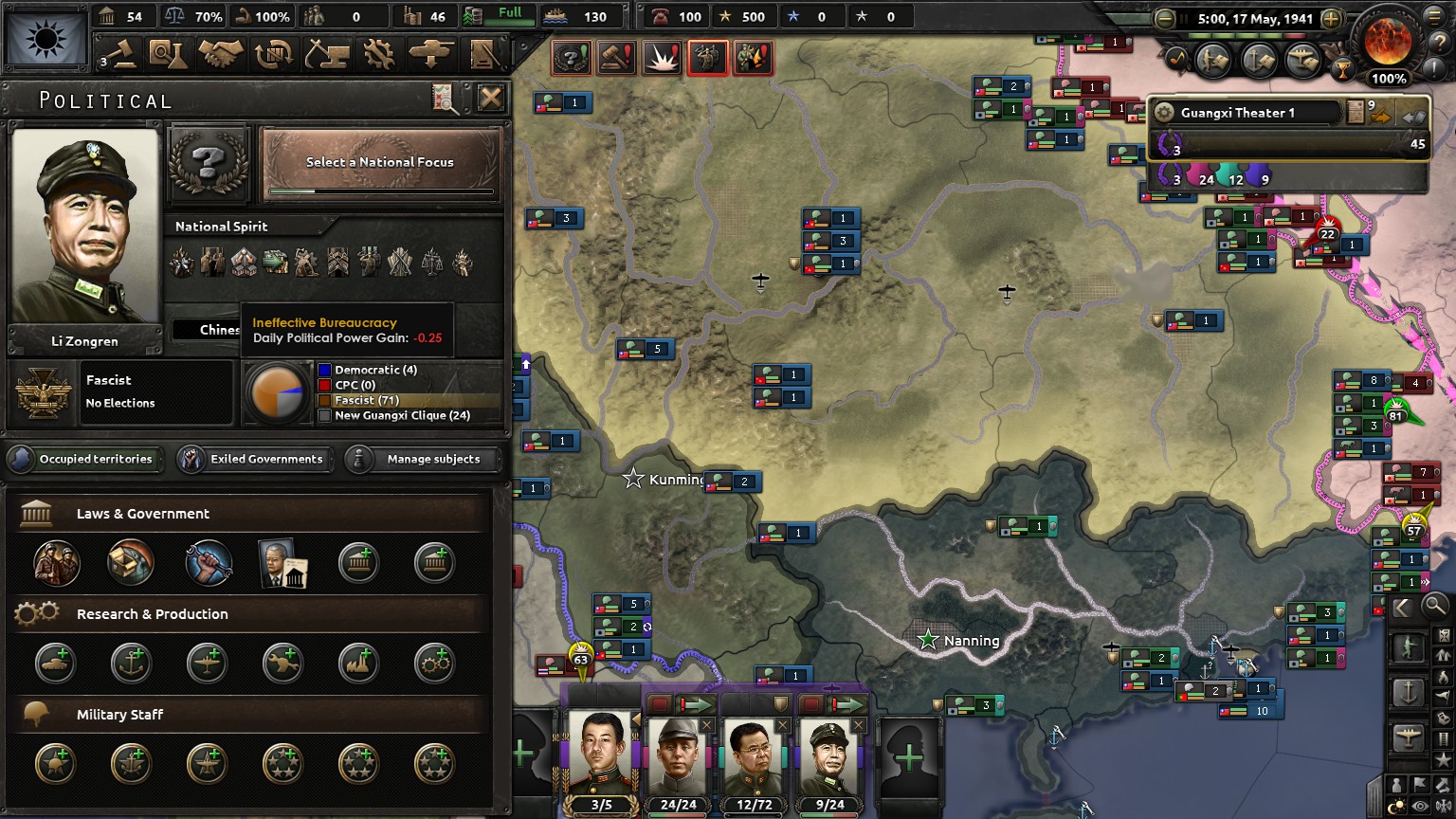Switch to the Occupied territories view
This screenshot has height=819, width=1456.
84,459
